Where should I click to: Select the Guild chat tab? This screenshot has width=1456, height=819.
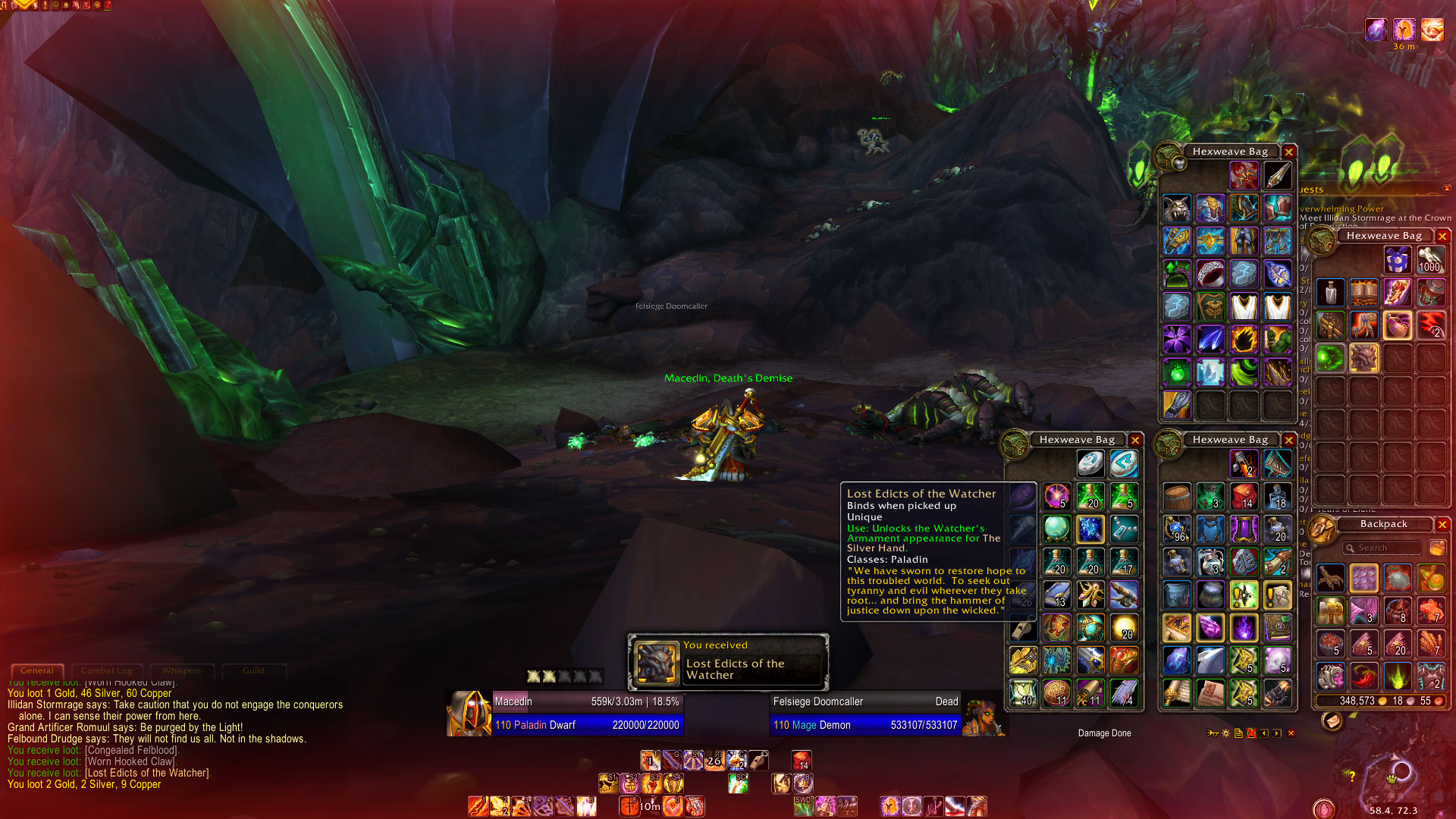(253, 670)
